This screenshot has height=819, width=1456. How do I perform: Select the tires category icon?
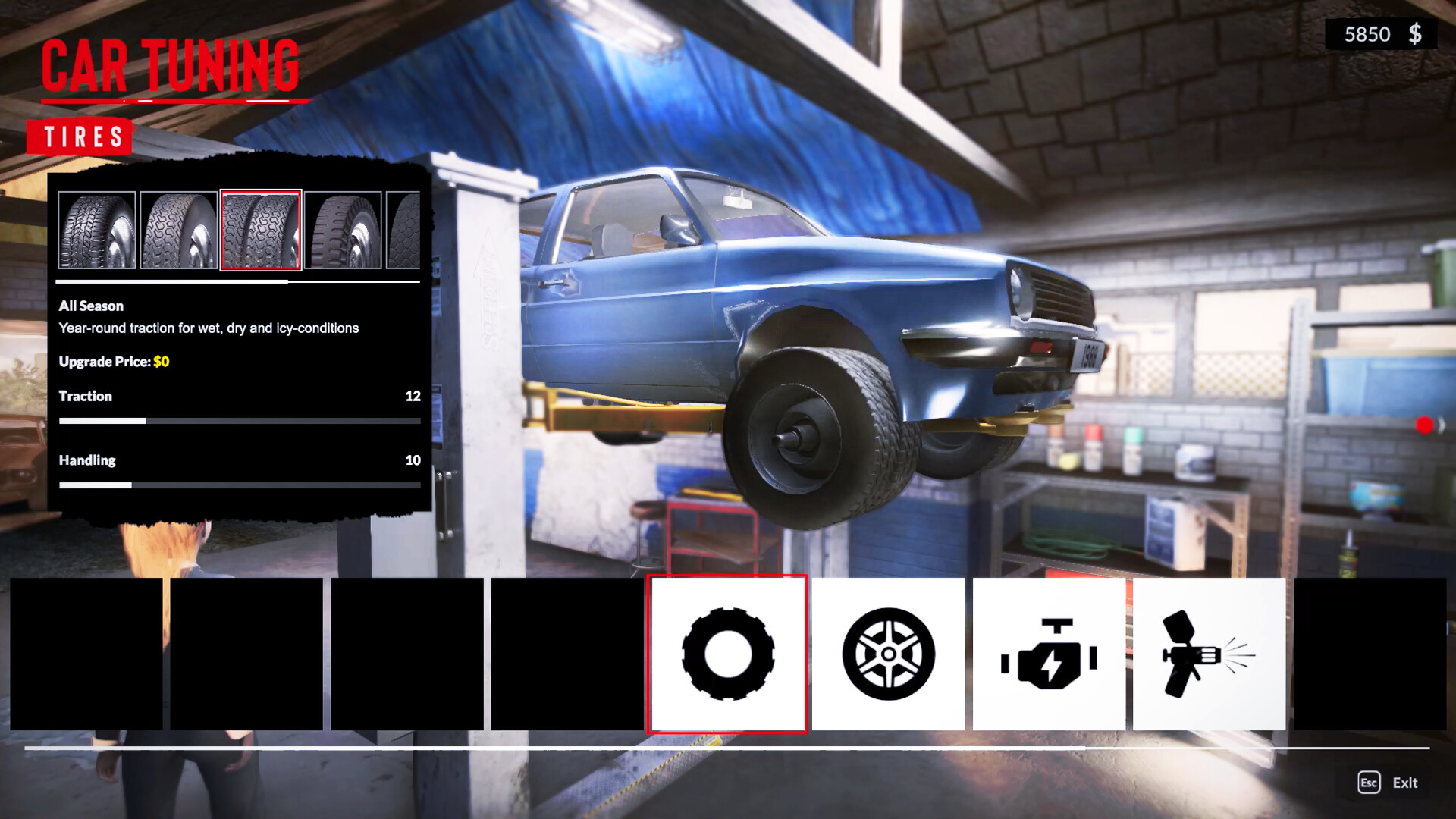tap(726, 656)
